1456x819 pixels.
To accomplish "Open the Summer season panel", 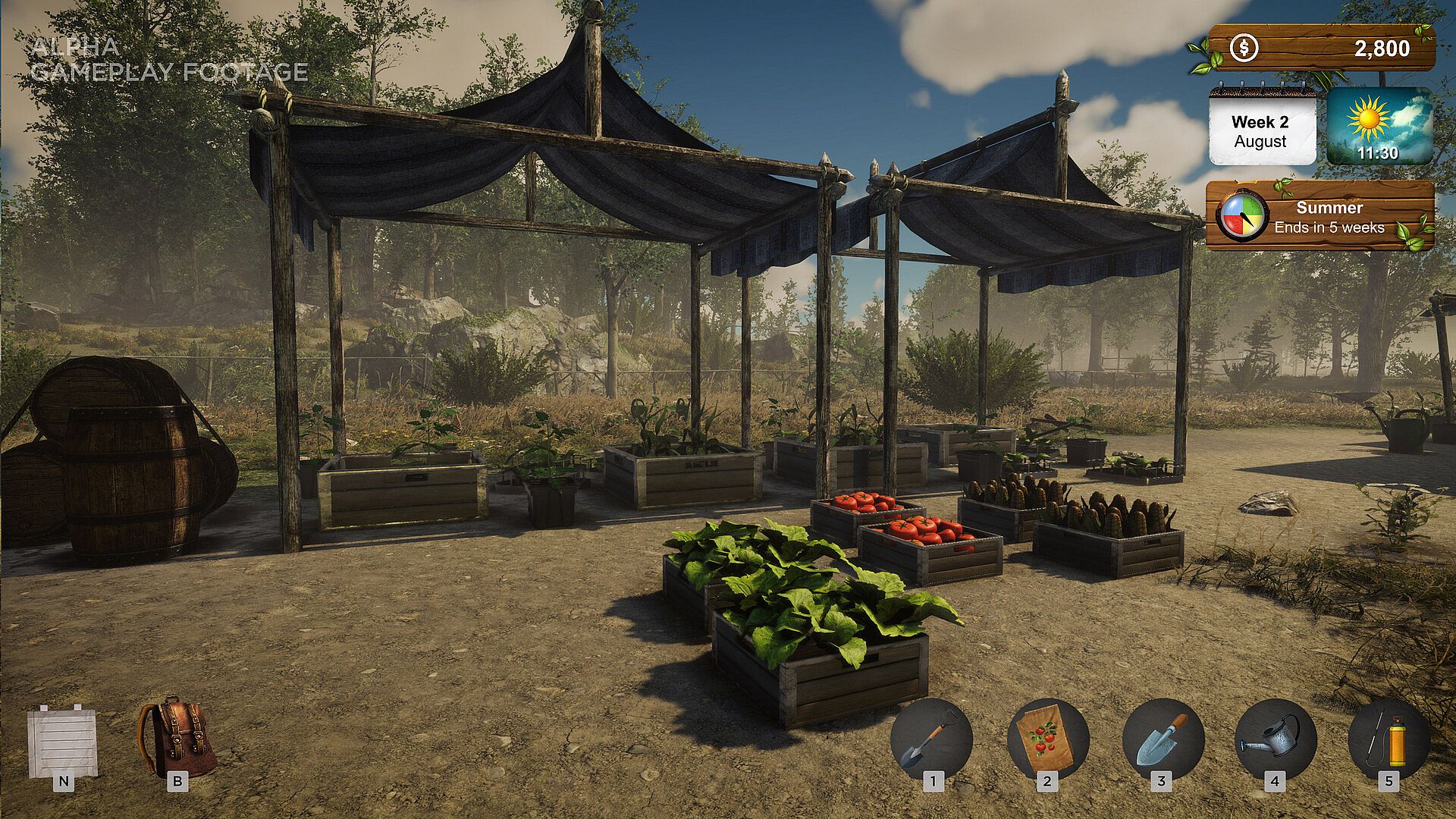I will (1319, 217).
